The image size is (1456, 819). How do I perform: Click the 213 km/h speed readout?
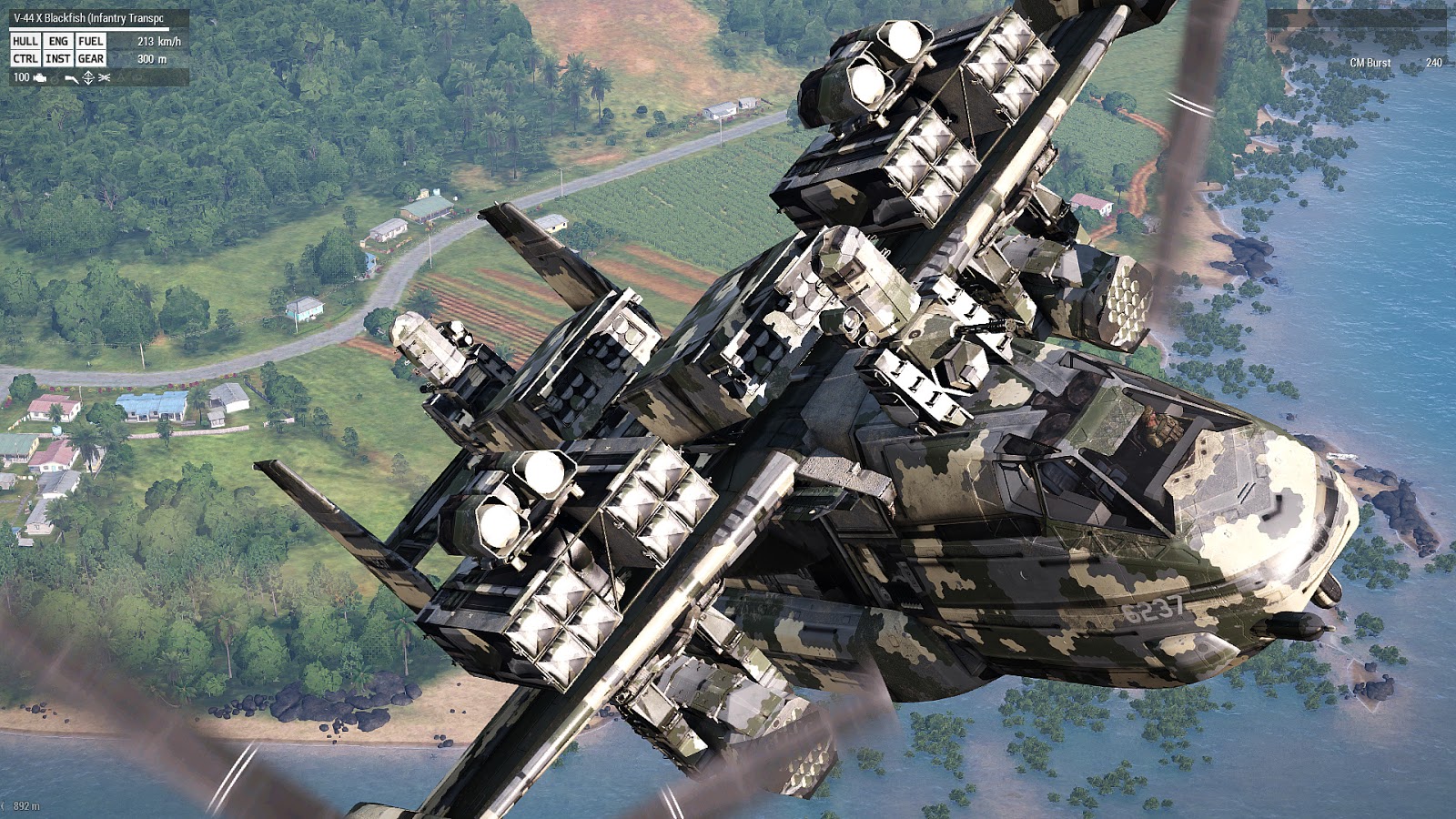coord(158,41)
